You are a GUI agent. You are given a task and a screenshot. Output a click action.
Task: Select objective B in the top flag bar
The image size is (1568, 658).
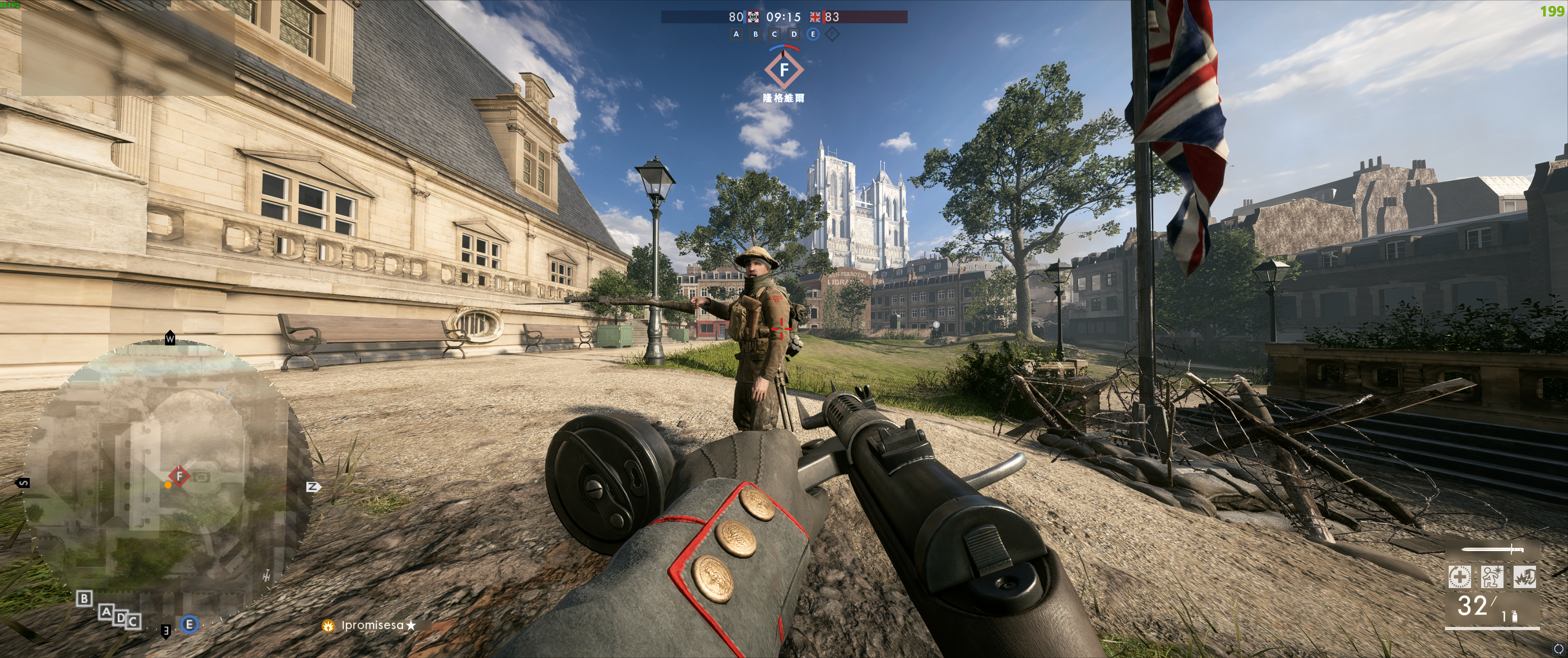[x=755, y=34]
